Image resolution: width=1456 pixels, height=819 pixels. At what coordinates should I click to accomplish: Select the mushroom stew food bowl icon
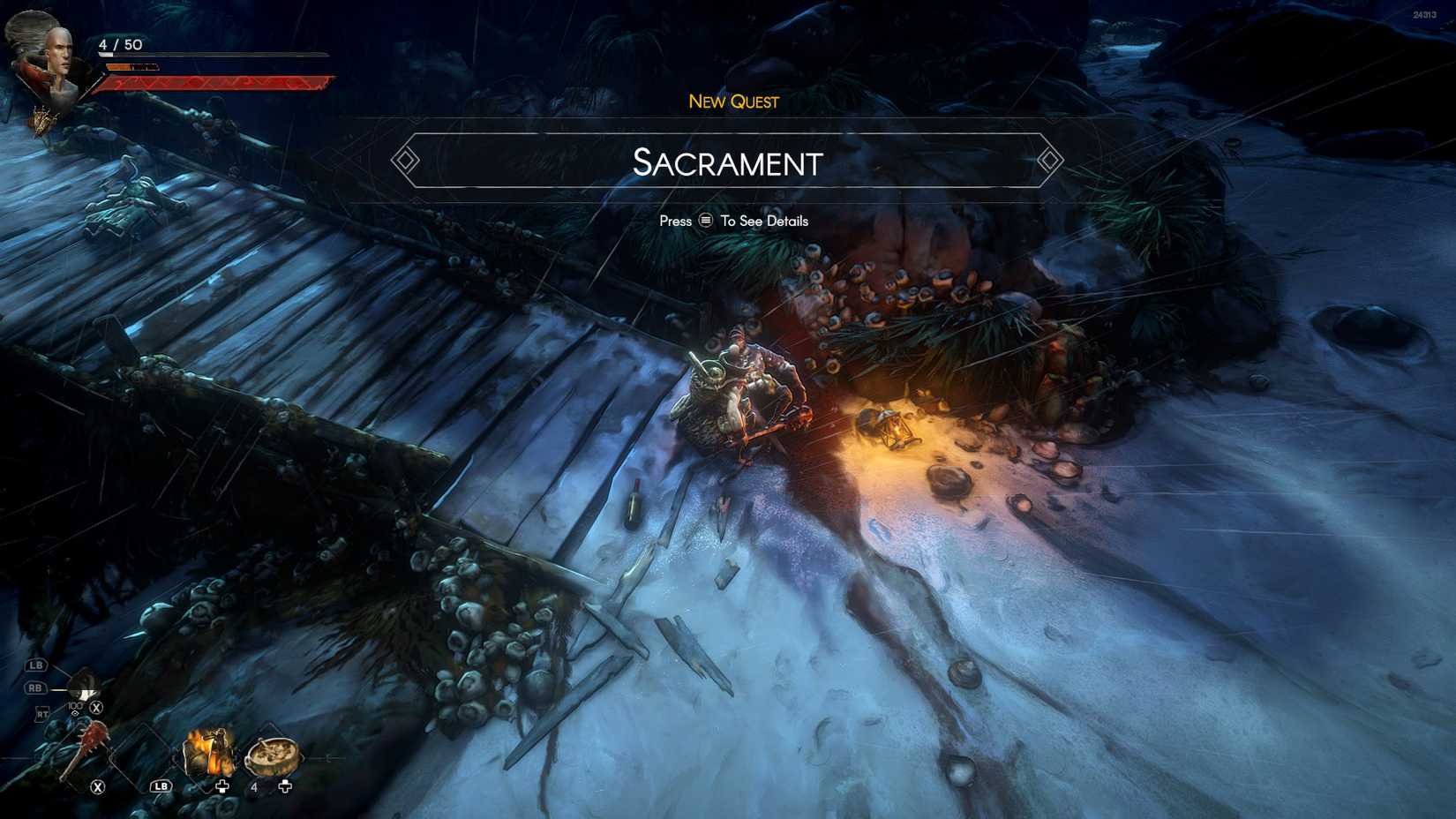273,755
